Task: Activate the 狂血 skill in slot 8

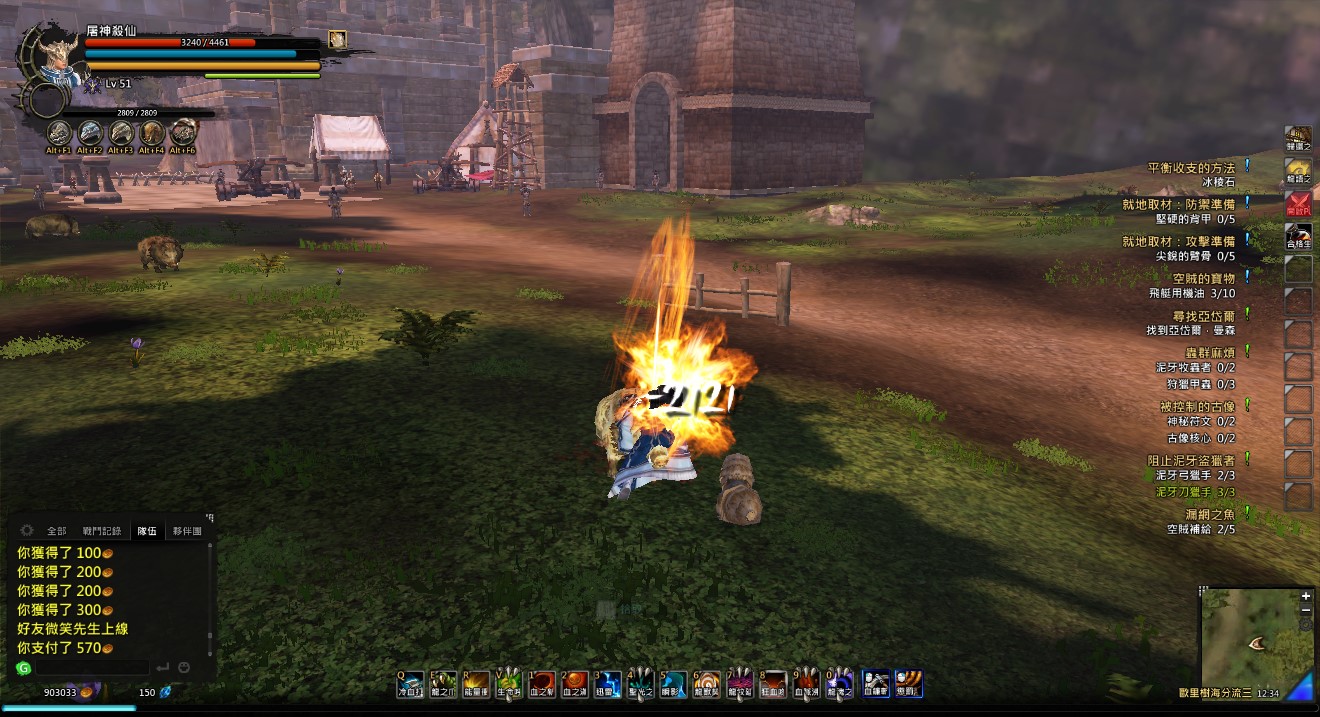Action: click(x=773, y=684)
